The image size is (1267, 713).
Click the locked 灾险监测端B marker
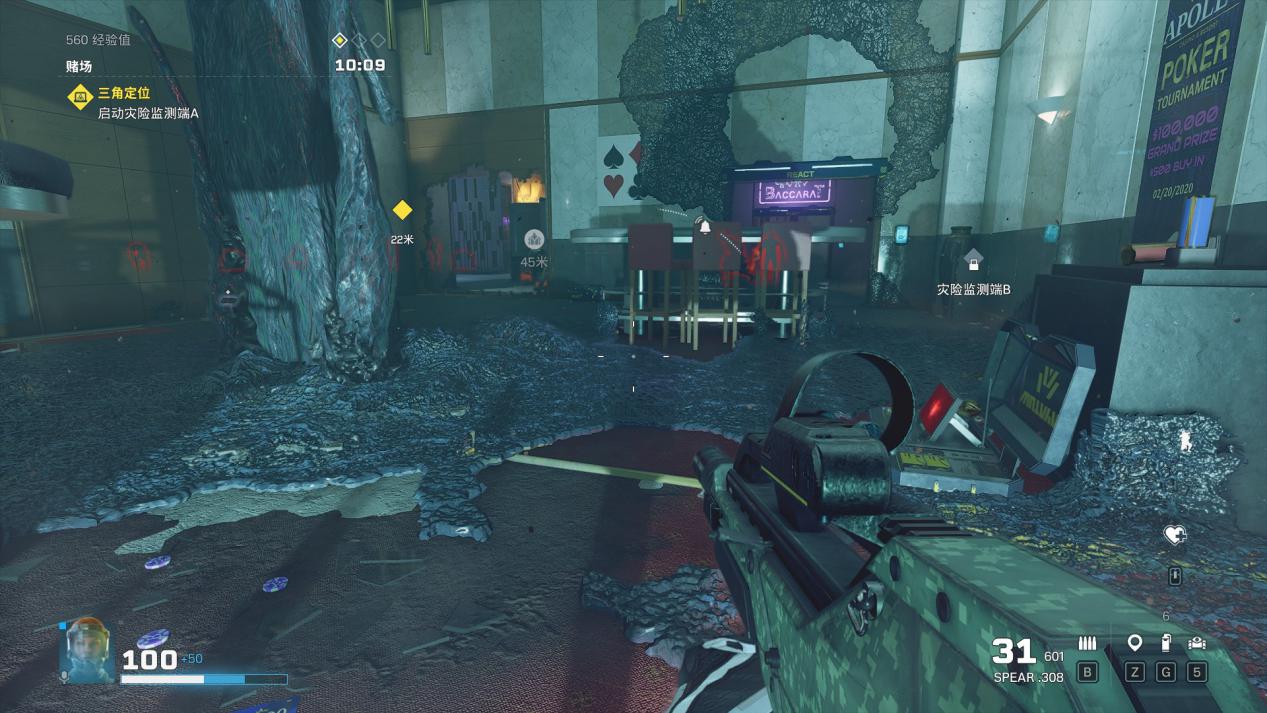973,261
